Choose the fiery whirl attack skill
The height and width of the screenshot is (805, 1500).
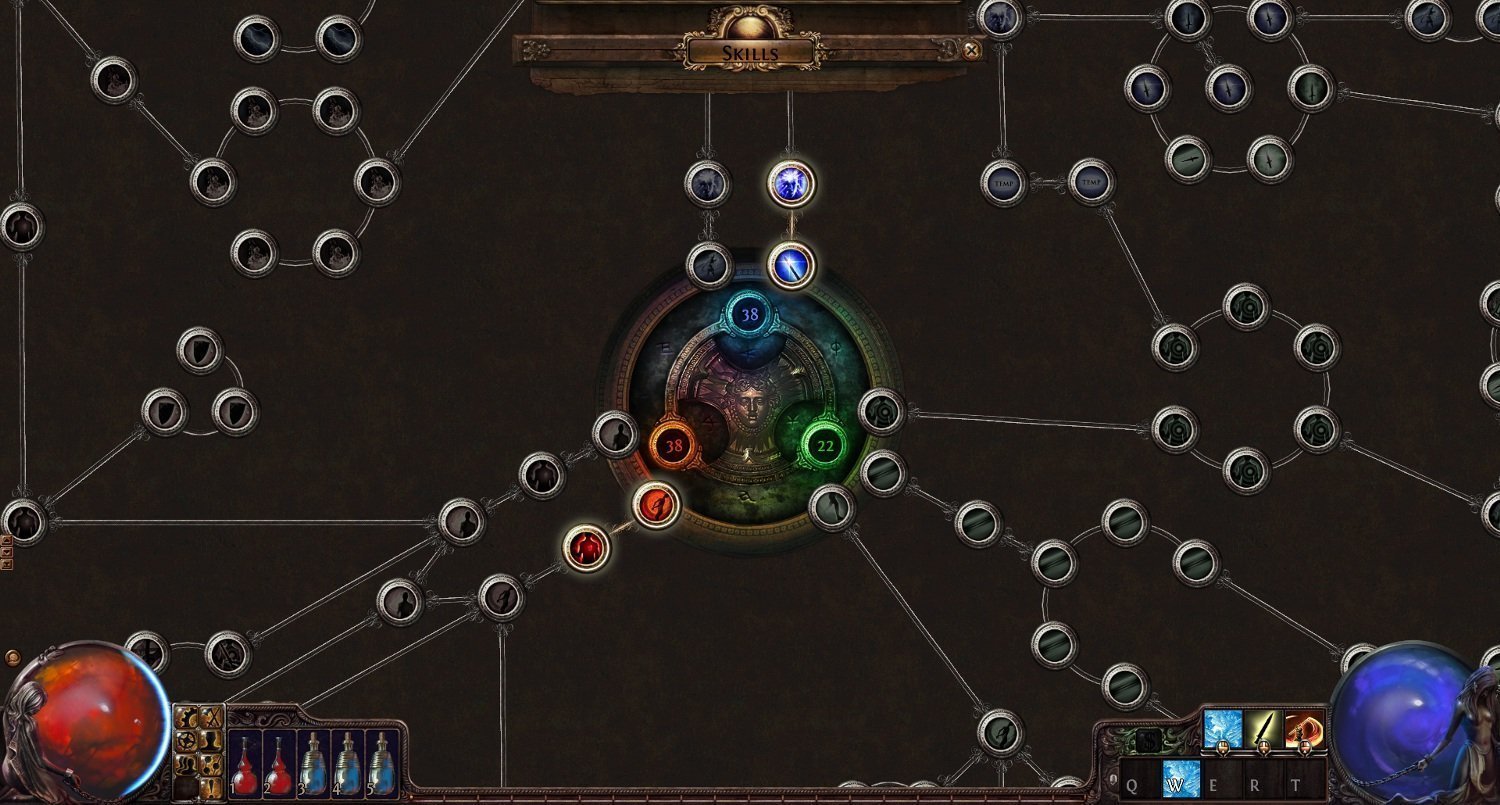click(1304, 729)
